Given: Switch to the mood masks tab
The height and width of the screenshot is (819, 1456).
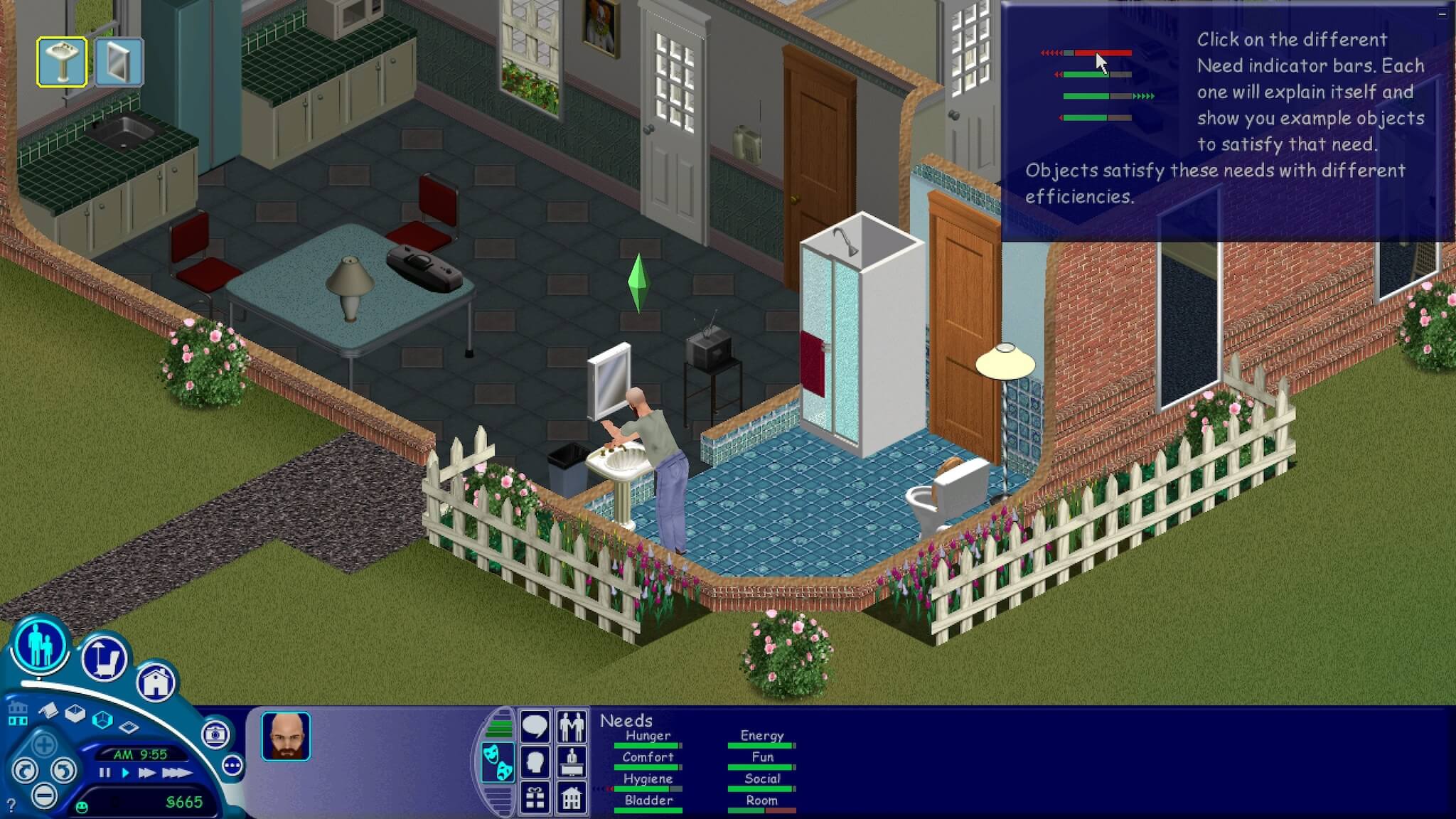Looking at the screenshot, I should 499,761.
